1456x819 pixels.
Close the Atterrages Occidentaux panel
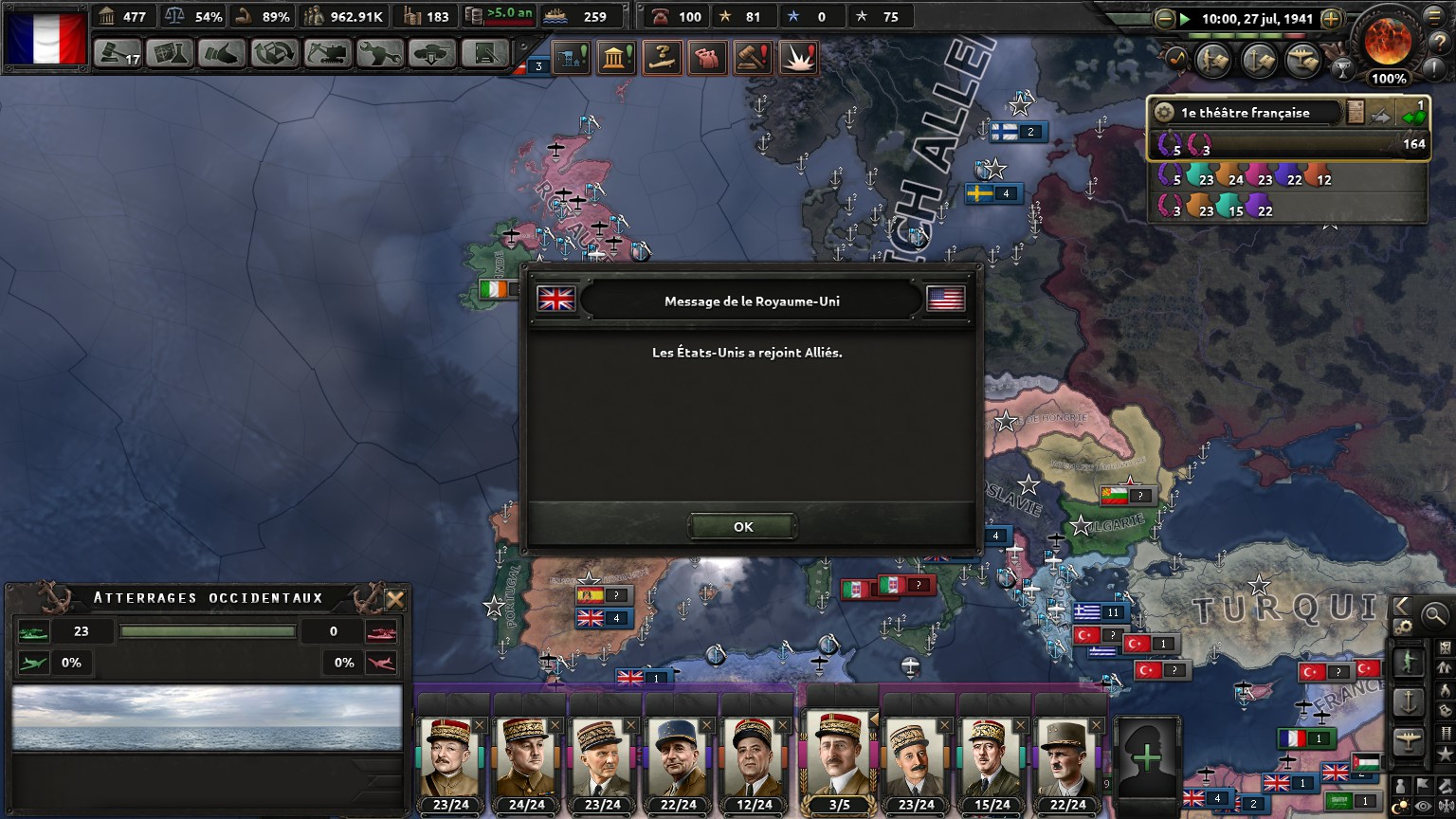point(395,599)
